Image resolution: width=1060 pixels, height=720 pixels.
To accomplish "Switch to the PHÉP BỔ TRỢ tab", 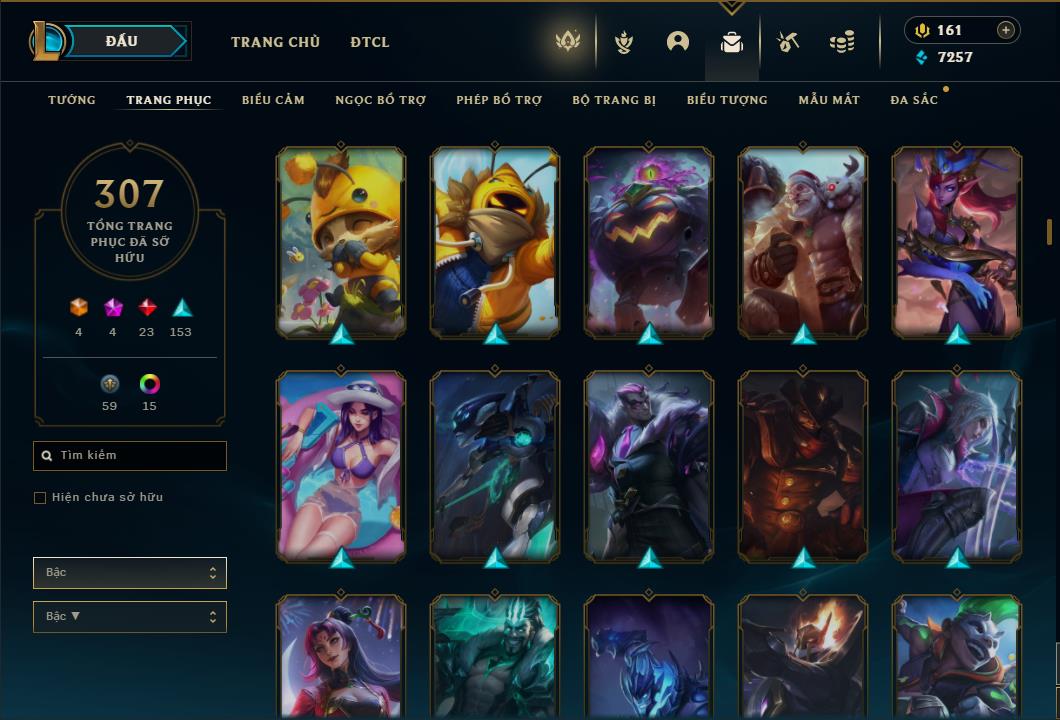I will pyautogui.click(x=499, y=100).
